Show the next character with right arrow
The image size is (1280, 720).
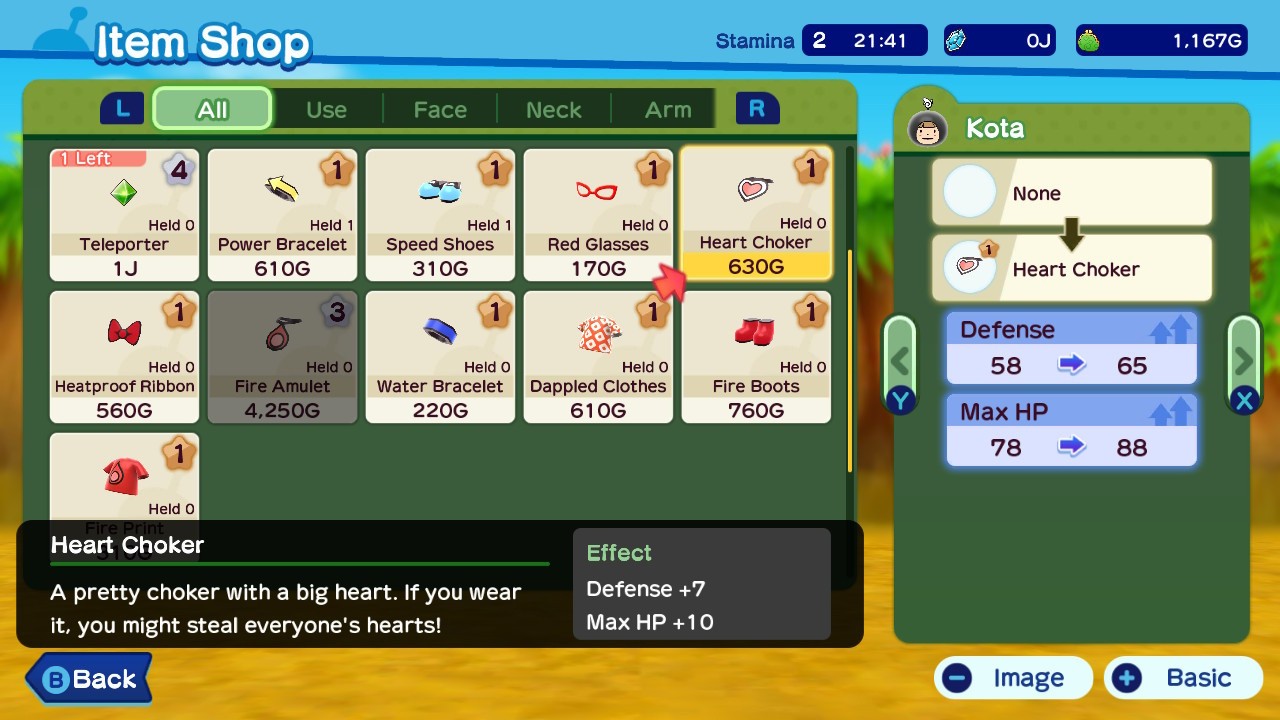(x=1243, y=360)
